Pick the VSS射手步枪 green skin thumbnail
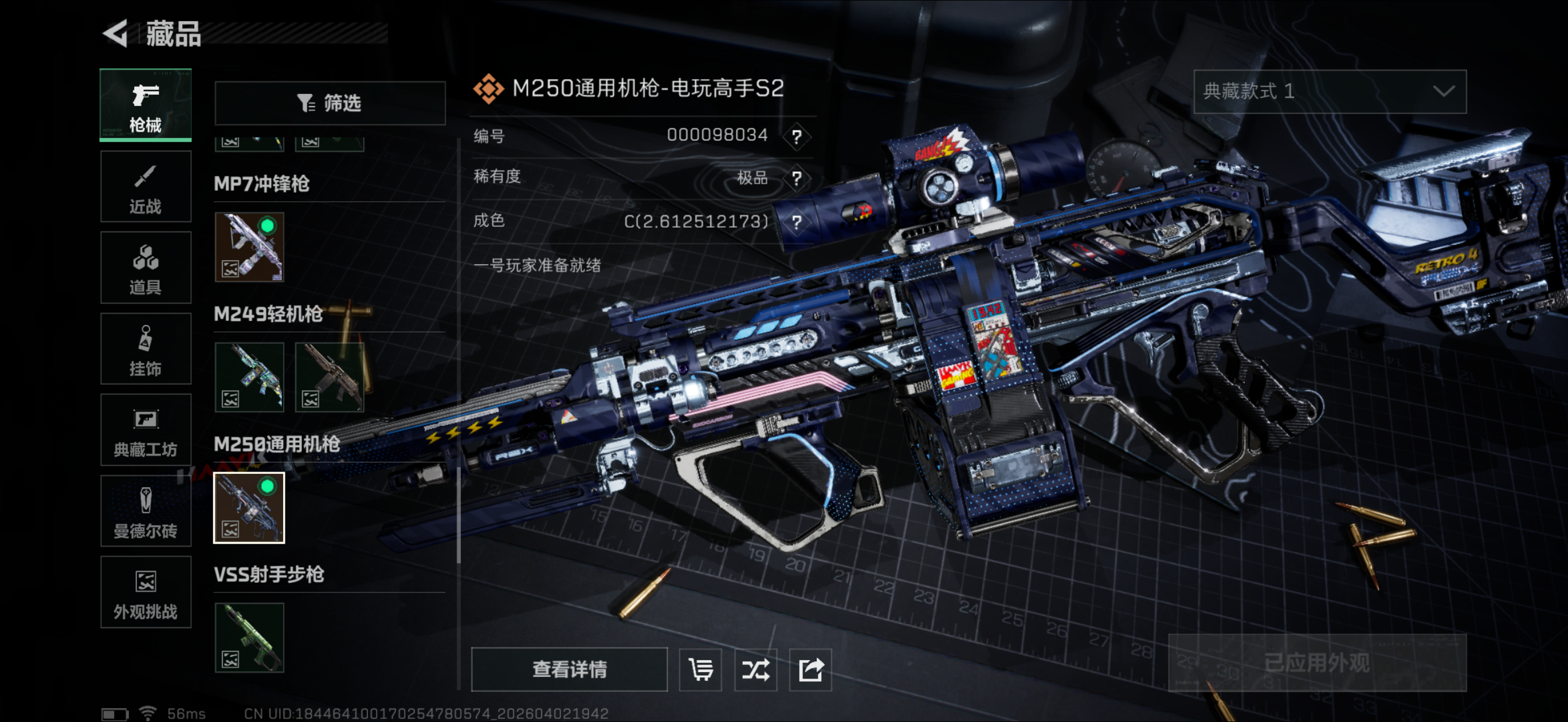 [x=249, y=637]
